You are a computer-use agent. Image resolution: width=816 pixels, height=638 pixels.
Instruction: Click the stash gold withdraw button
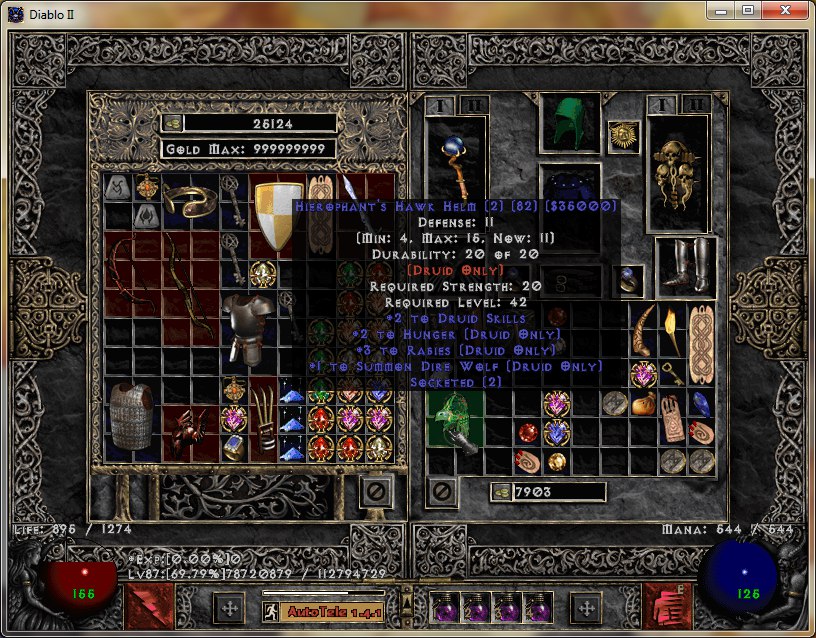[x=172, y=123]
